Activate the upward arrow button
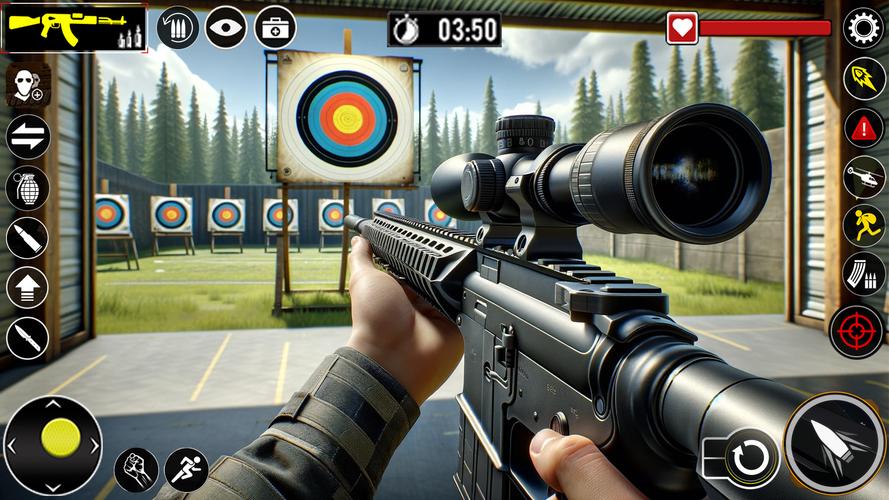 (27, 288)
